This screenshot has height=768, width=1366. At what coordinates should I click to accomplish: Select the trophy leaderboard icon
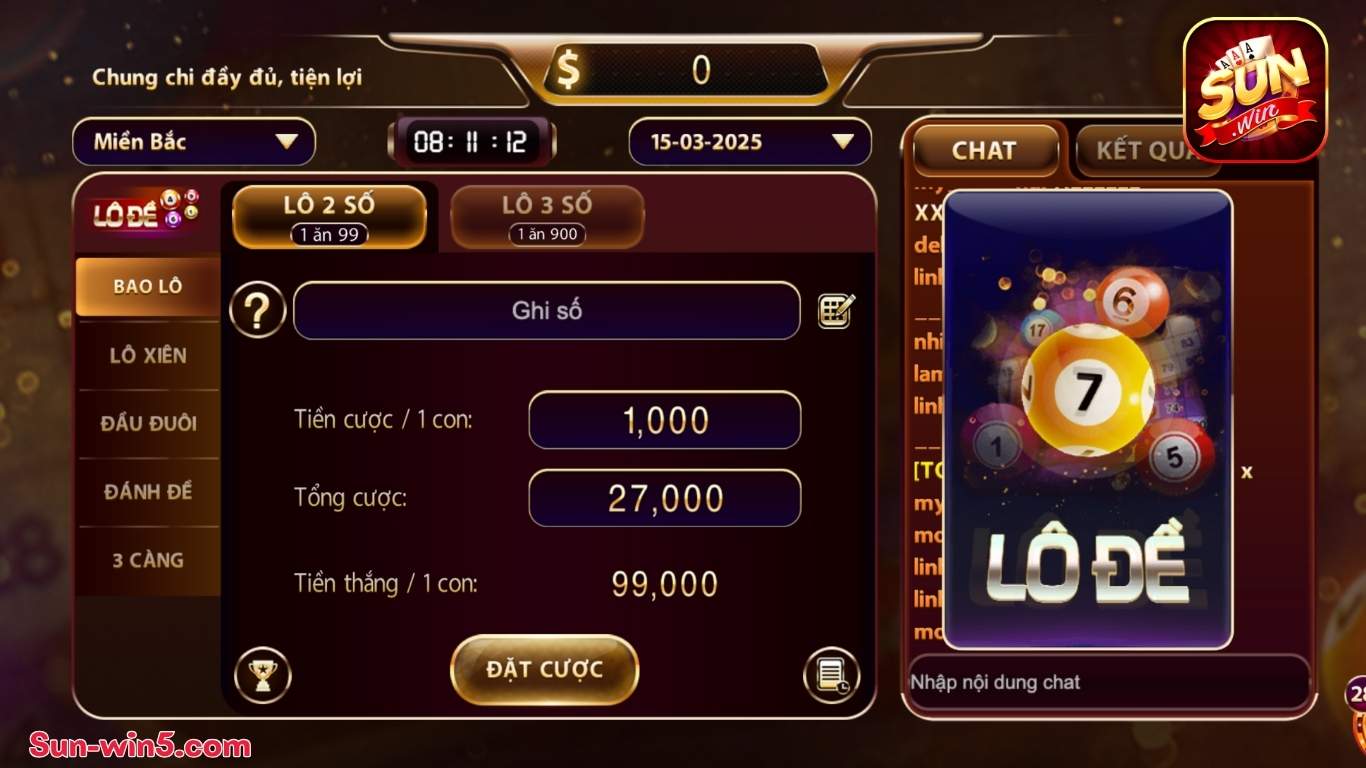263,675
